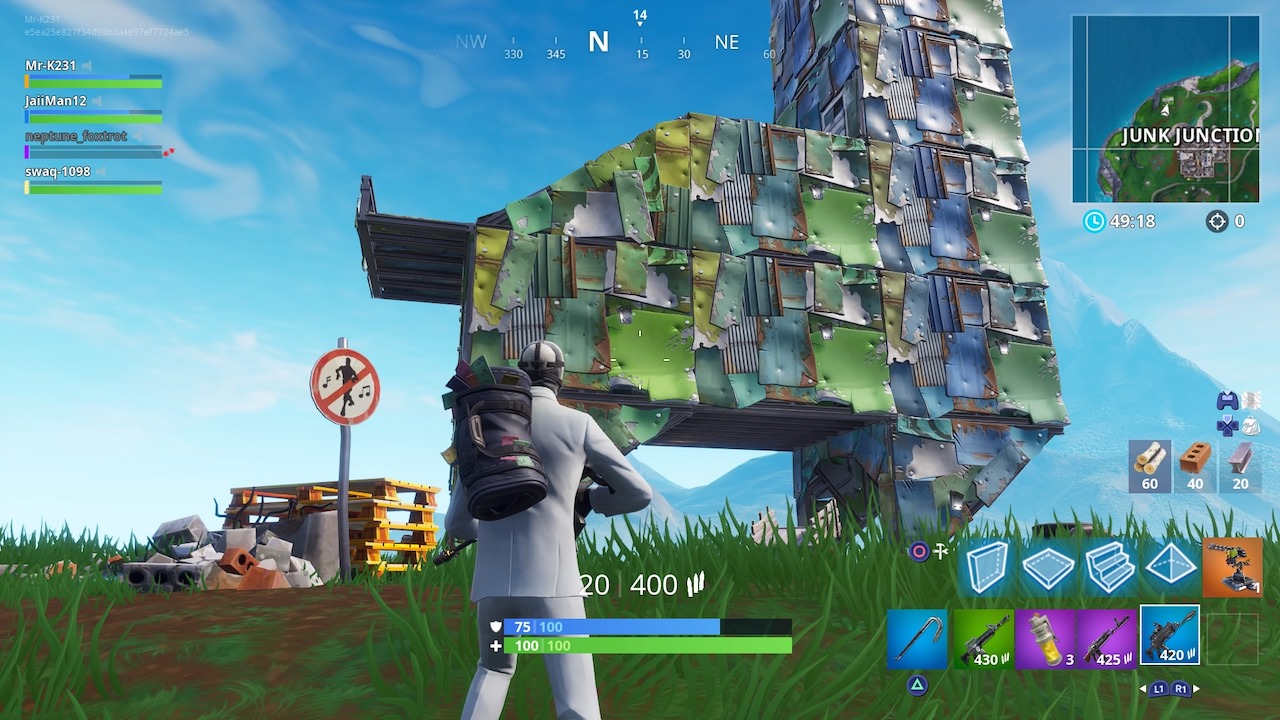Click the R1 weapon cycle expander arrow
1280x720 pixels.
tap(1179, 688)
